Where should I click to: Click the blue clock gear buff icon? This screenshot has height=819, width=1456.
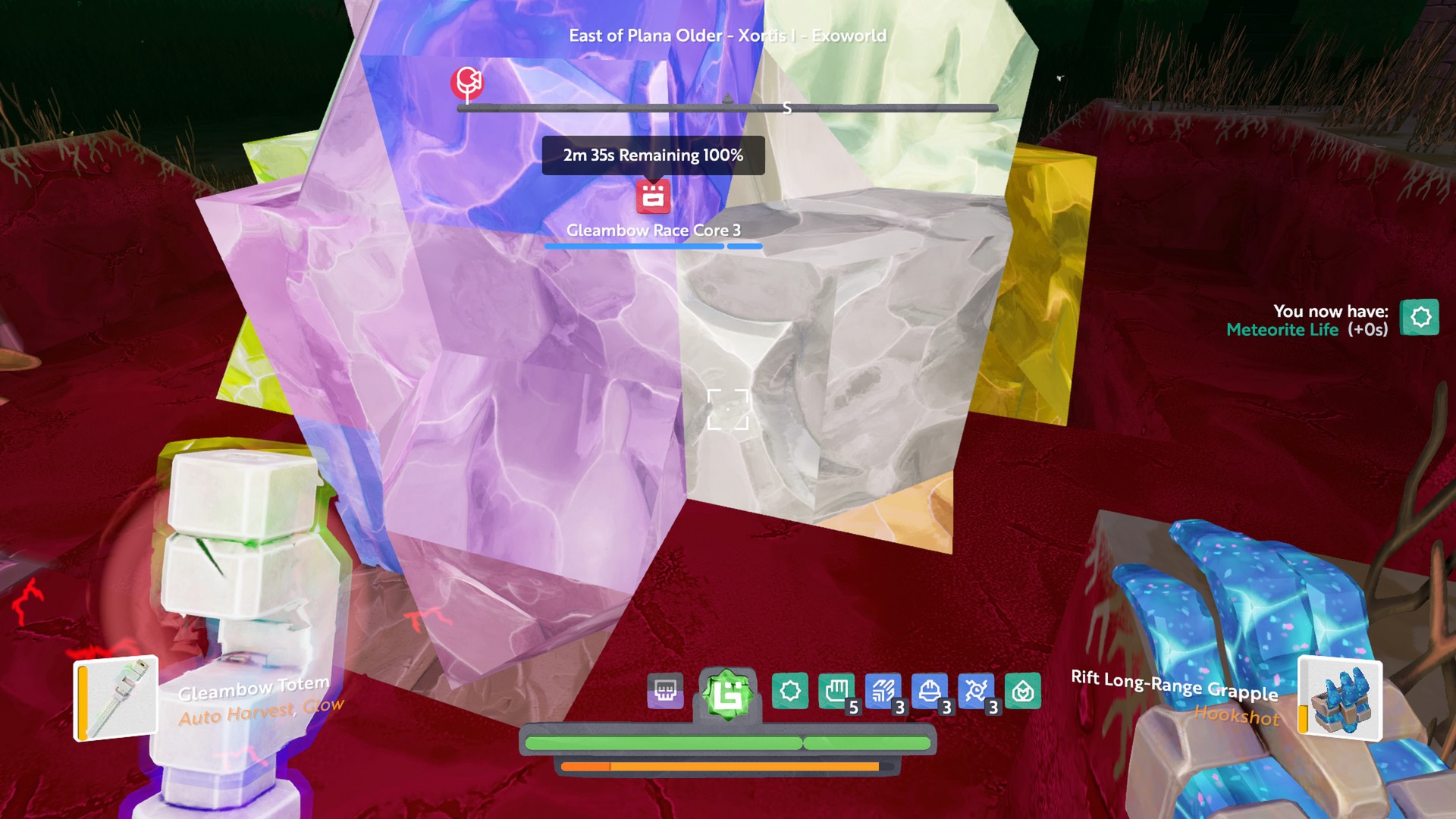[976, 691]
